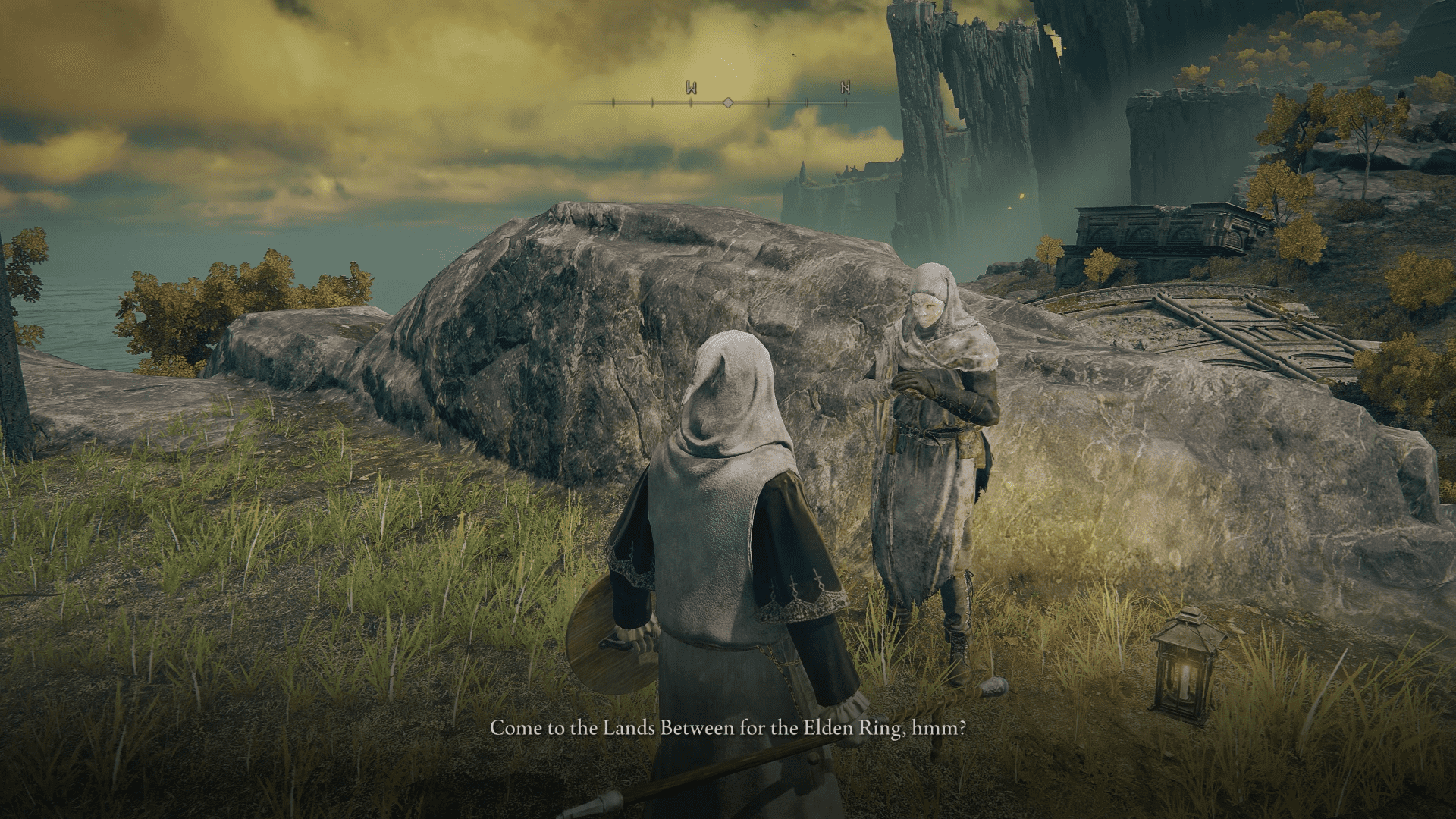Select the diamond waypoint marker on the compass
Image resolution: width=1456 pixels, height=819 pixels.
728,102
